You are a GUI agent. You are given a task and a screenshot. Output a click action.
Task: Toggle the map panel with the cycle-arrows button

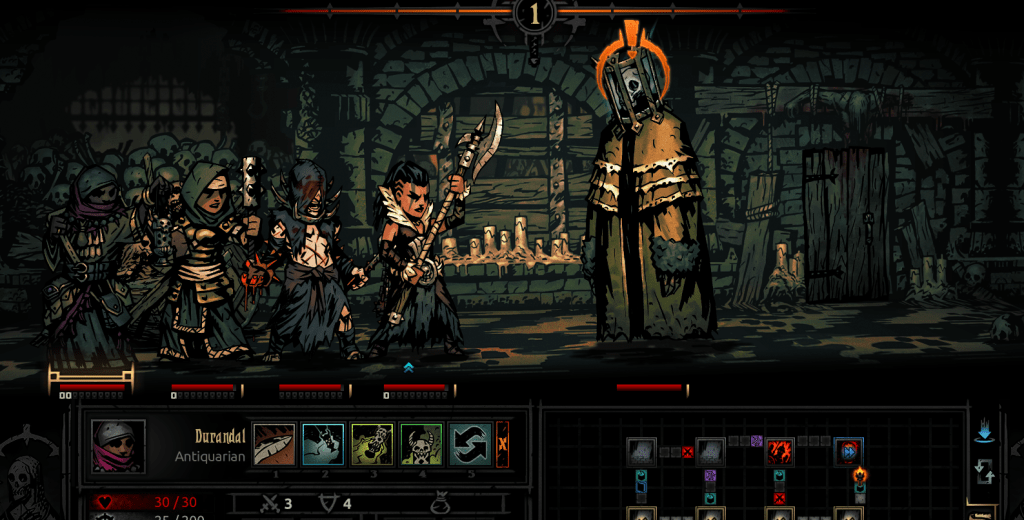coord(984,472)
